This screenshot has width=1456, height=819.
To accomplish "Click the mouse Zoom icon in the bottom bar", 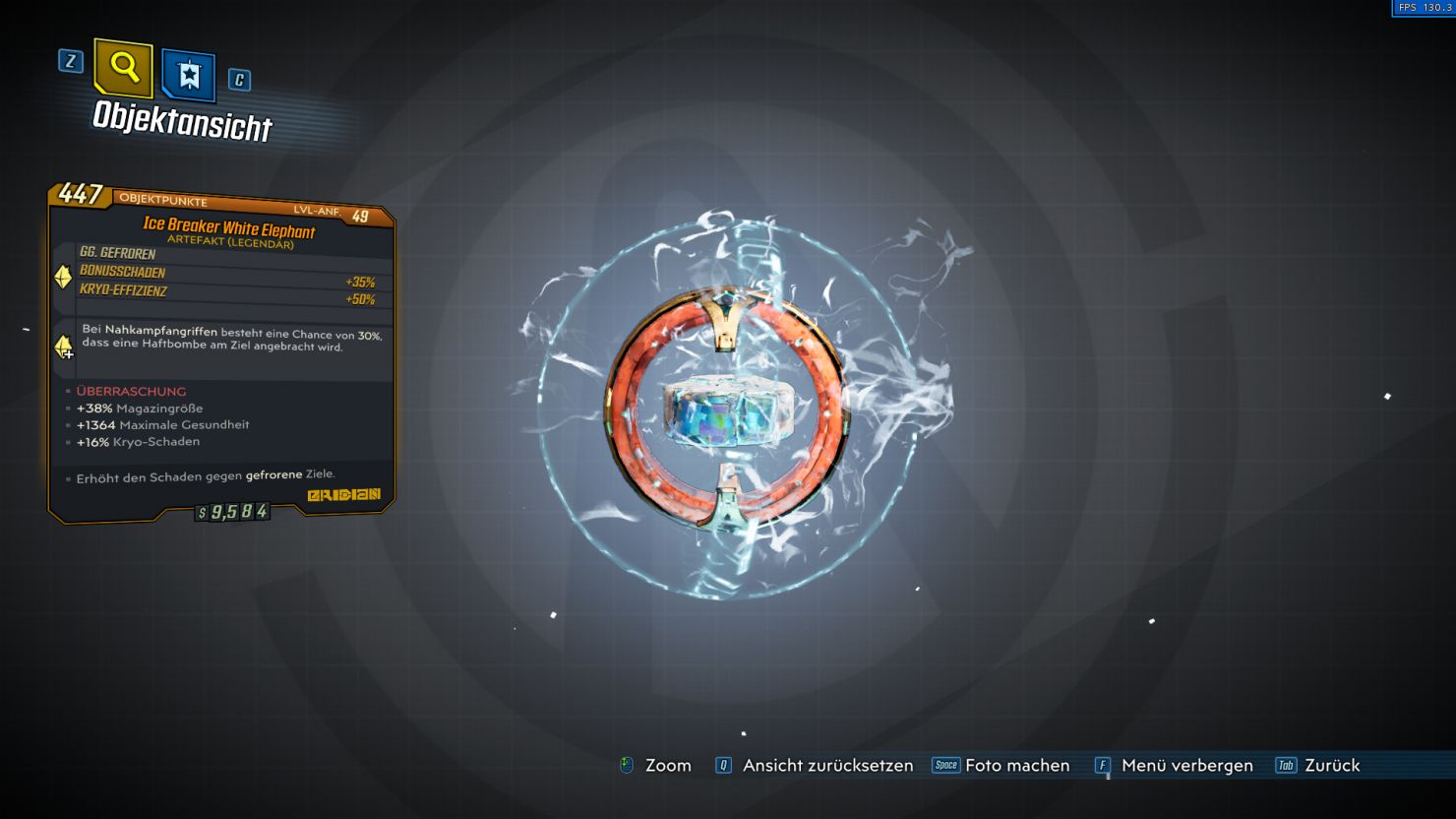I will coord(627,765).
